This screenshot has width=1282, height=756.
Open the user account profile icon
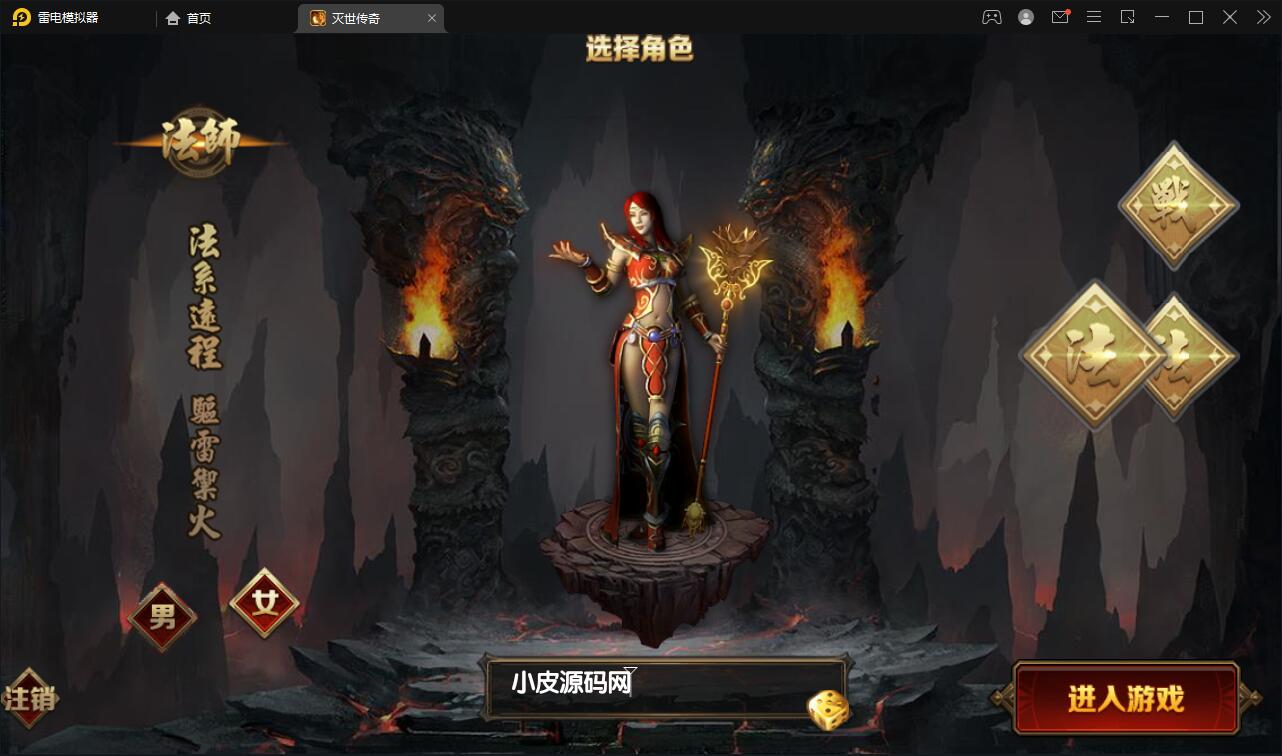[1026, 17]
